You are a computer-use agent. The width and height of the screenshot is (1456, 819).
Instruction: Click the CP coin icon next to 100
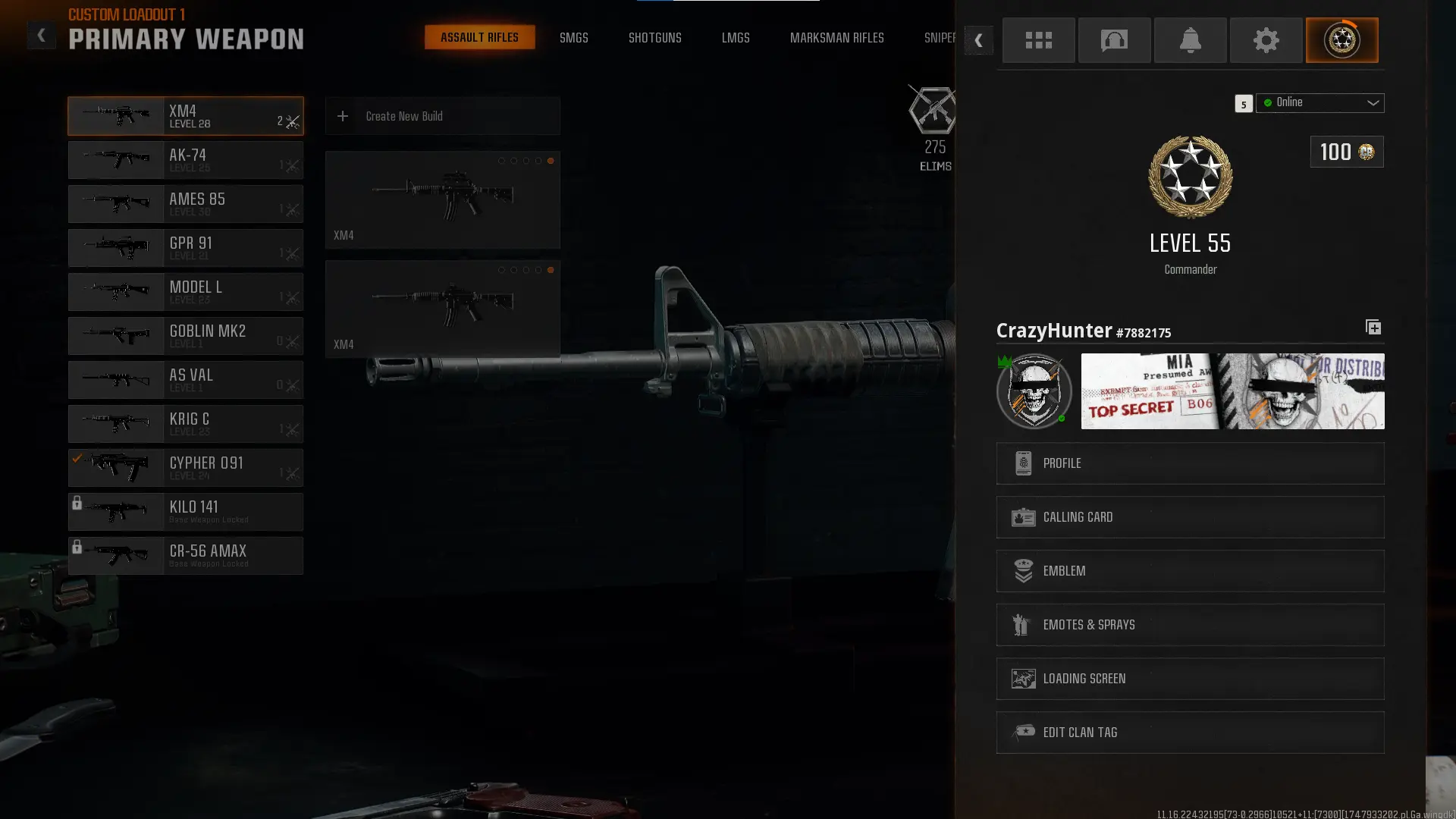1366,152
